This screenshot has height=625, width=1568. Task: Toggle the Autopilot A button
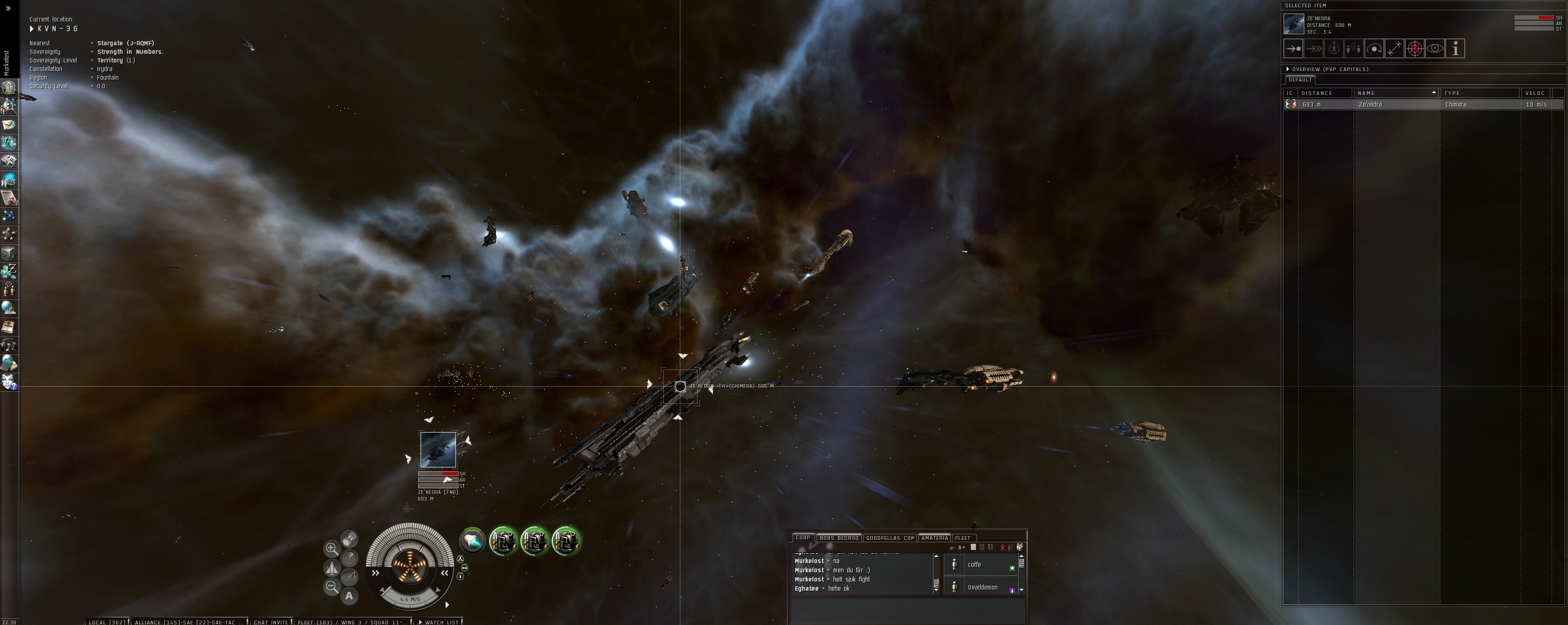point(349,596)
